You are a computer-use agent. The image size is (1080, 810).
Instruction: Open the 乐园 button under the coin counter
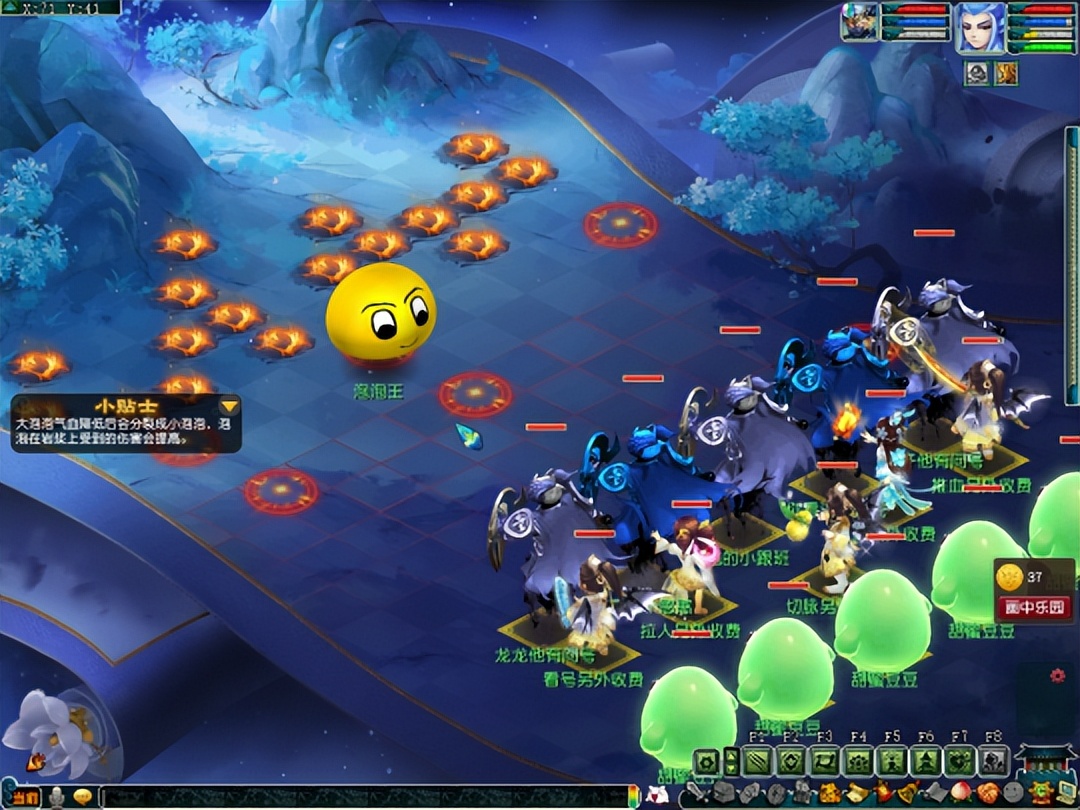pyautogui.click(x=1034, y=607)
